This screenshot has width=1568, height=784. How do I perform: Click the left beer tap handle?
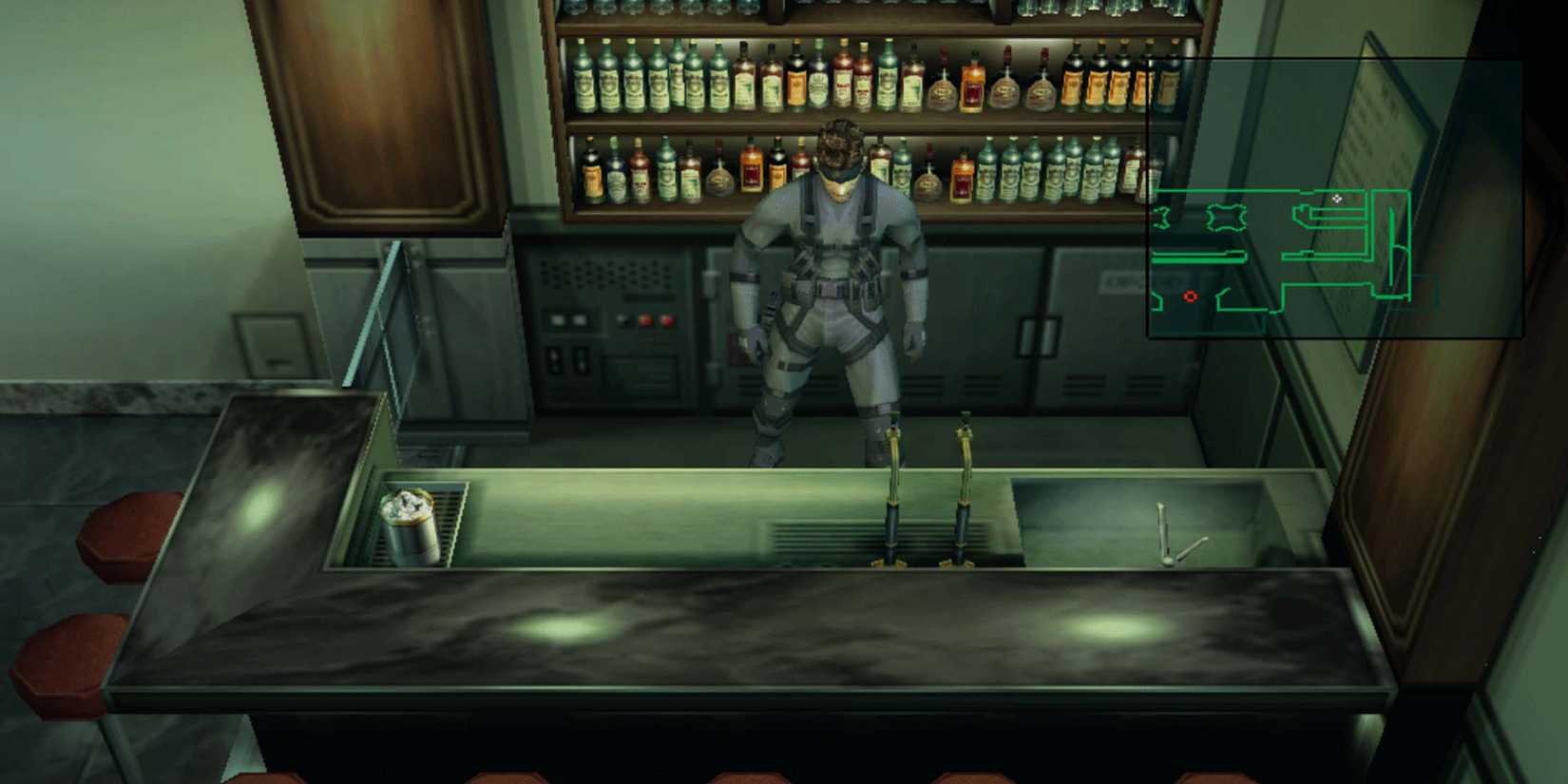click(x=894, y=447)
